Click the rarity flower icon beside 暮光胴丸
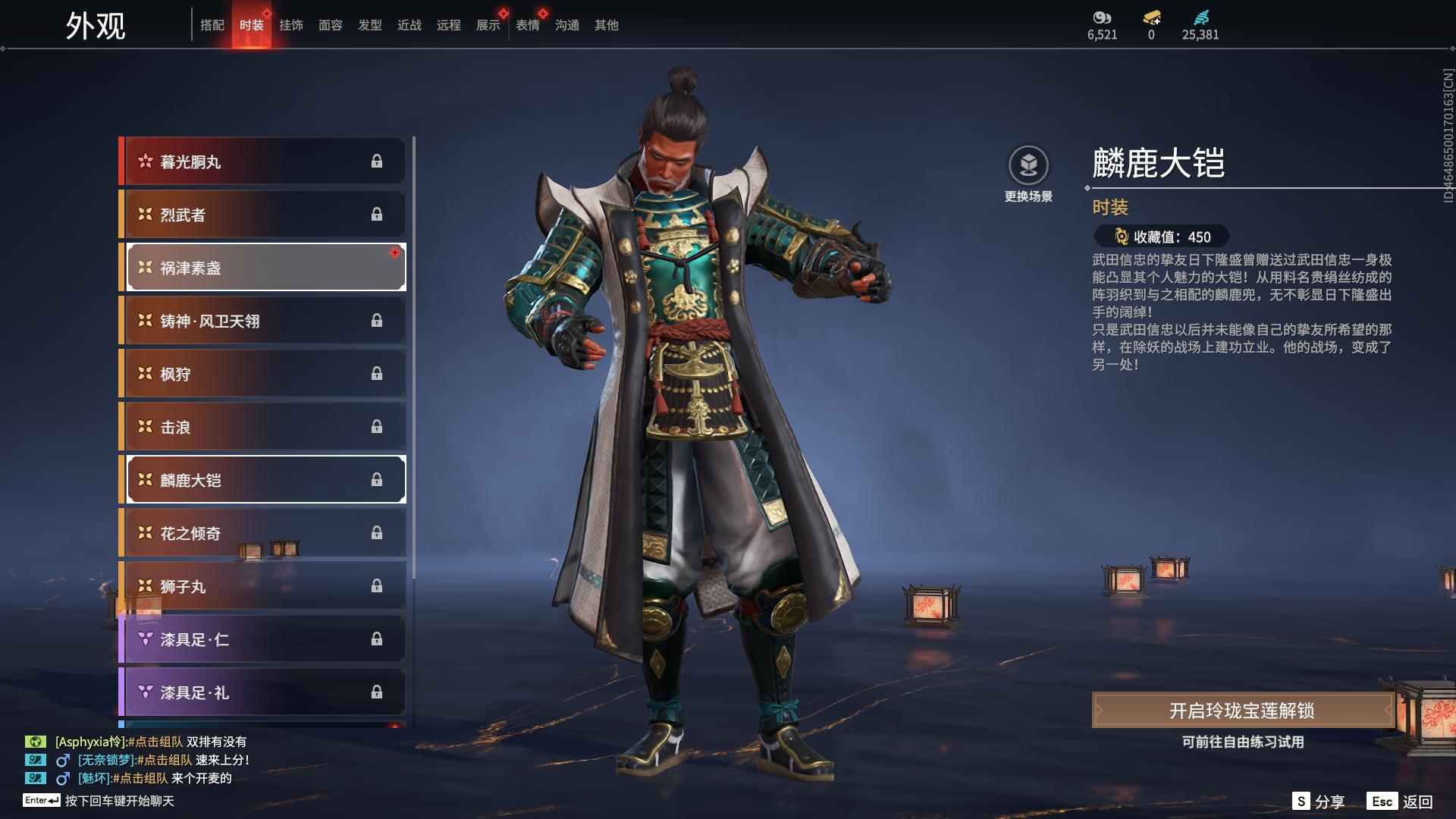Image resolution: width=1456 pixels, height=819 pixels. 144,161
